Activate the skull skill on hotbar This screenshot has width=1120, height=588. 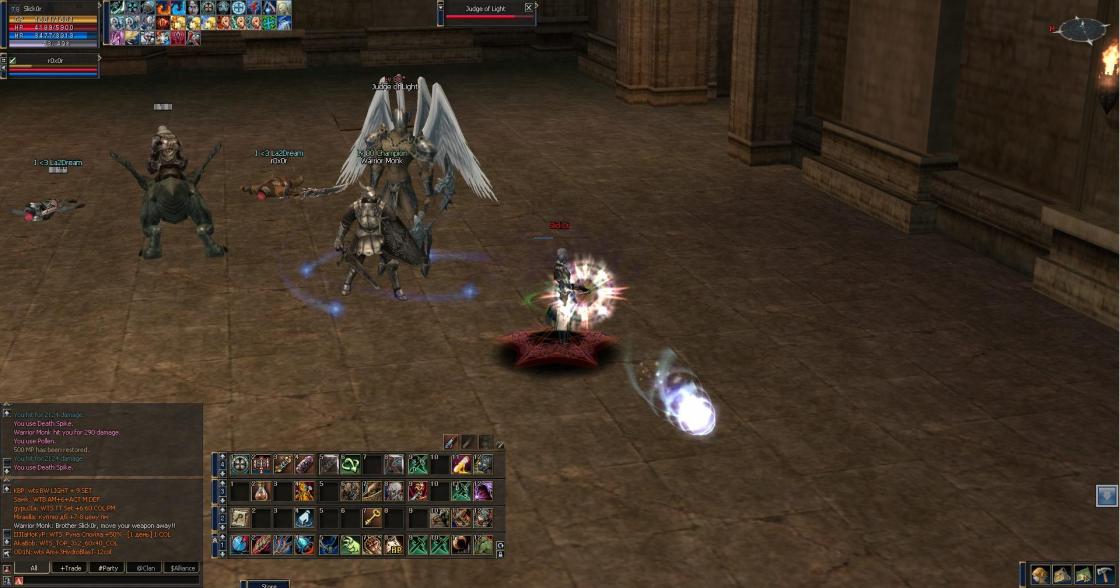[394, 491]
